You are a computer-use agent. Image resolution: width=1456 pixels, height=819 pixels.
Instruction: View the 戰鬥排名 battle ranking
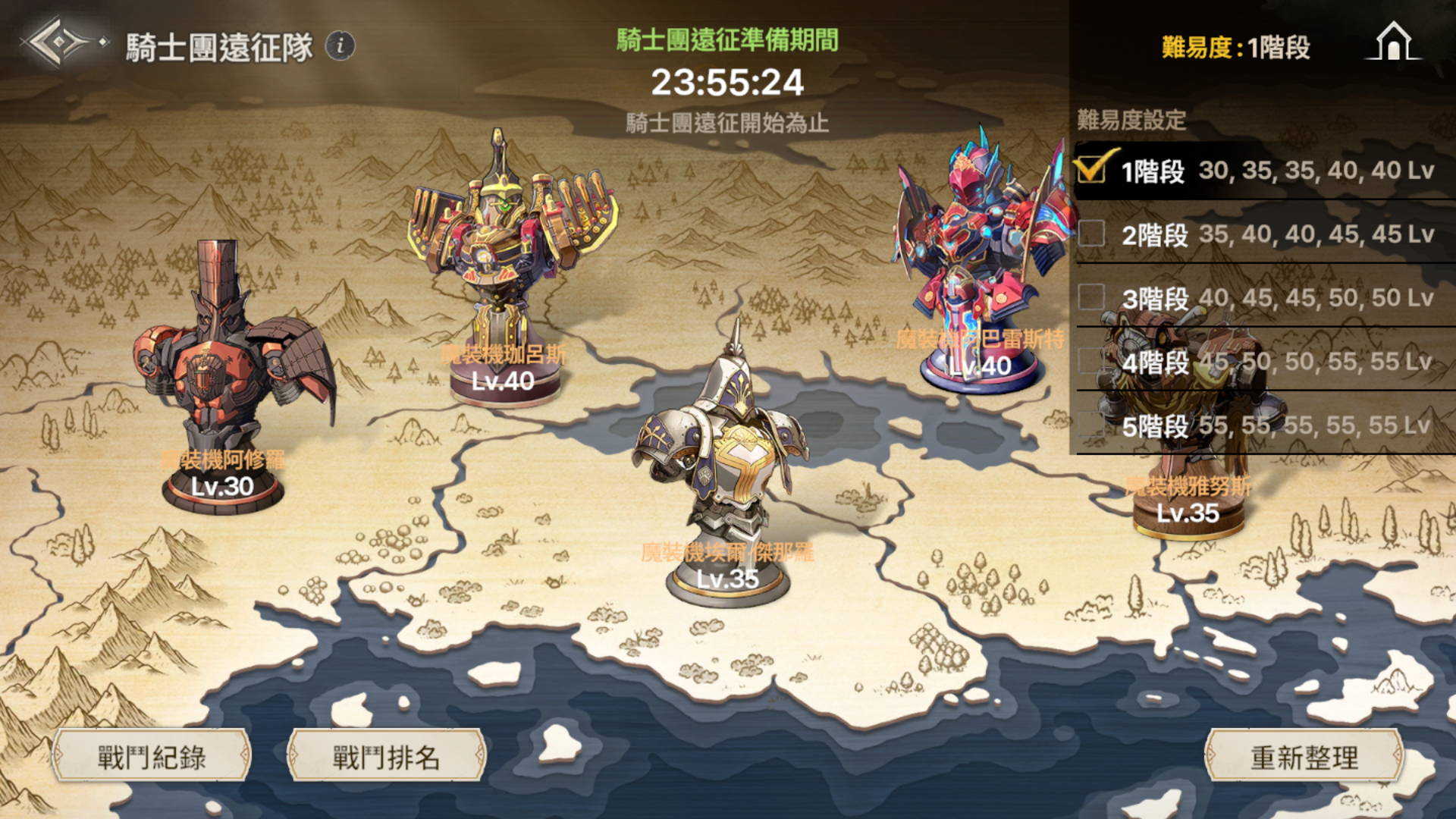386,756
